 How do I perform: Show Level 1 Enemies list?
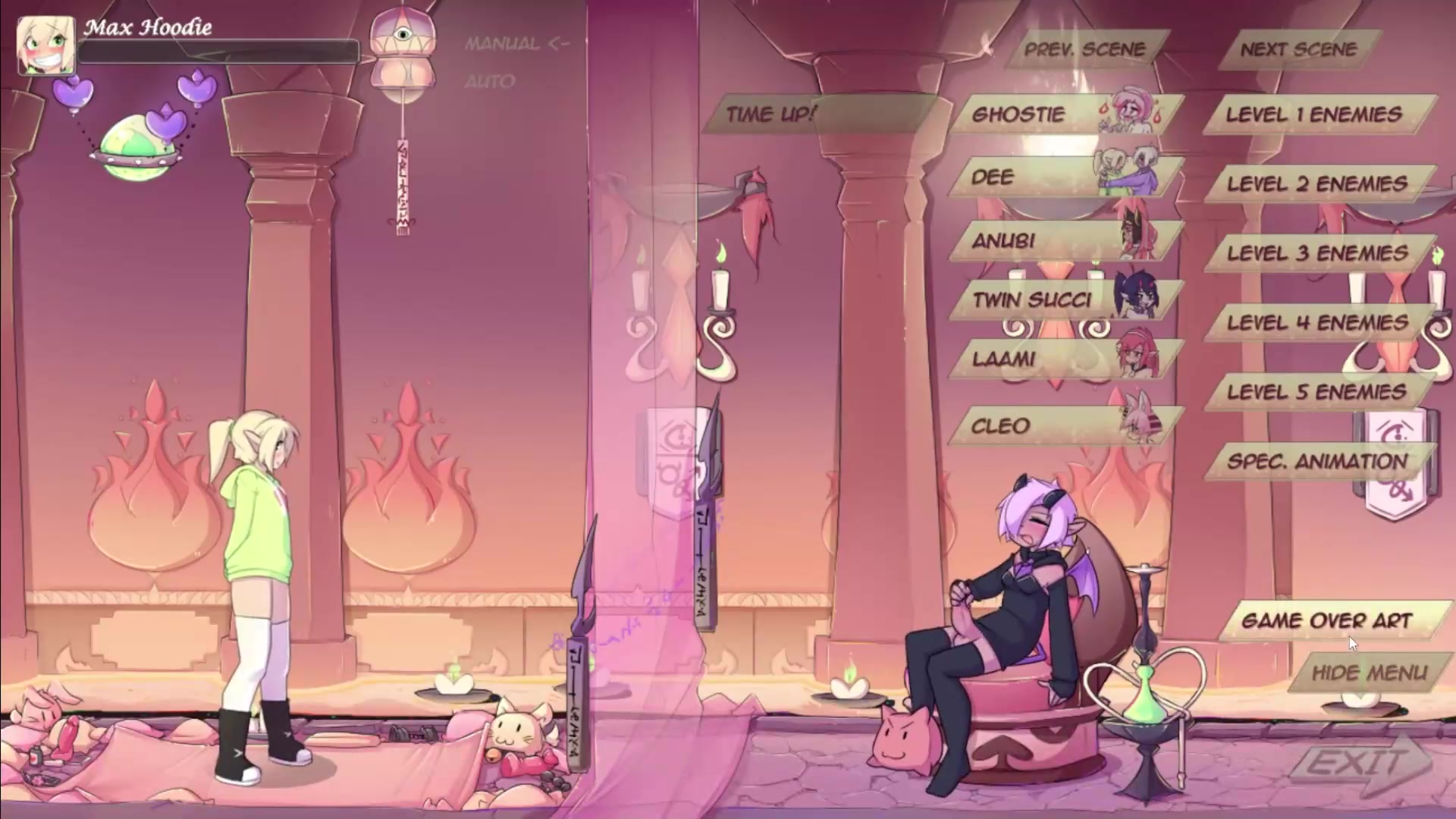(x=1314, y=115)
